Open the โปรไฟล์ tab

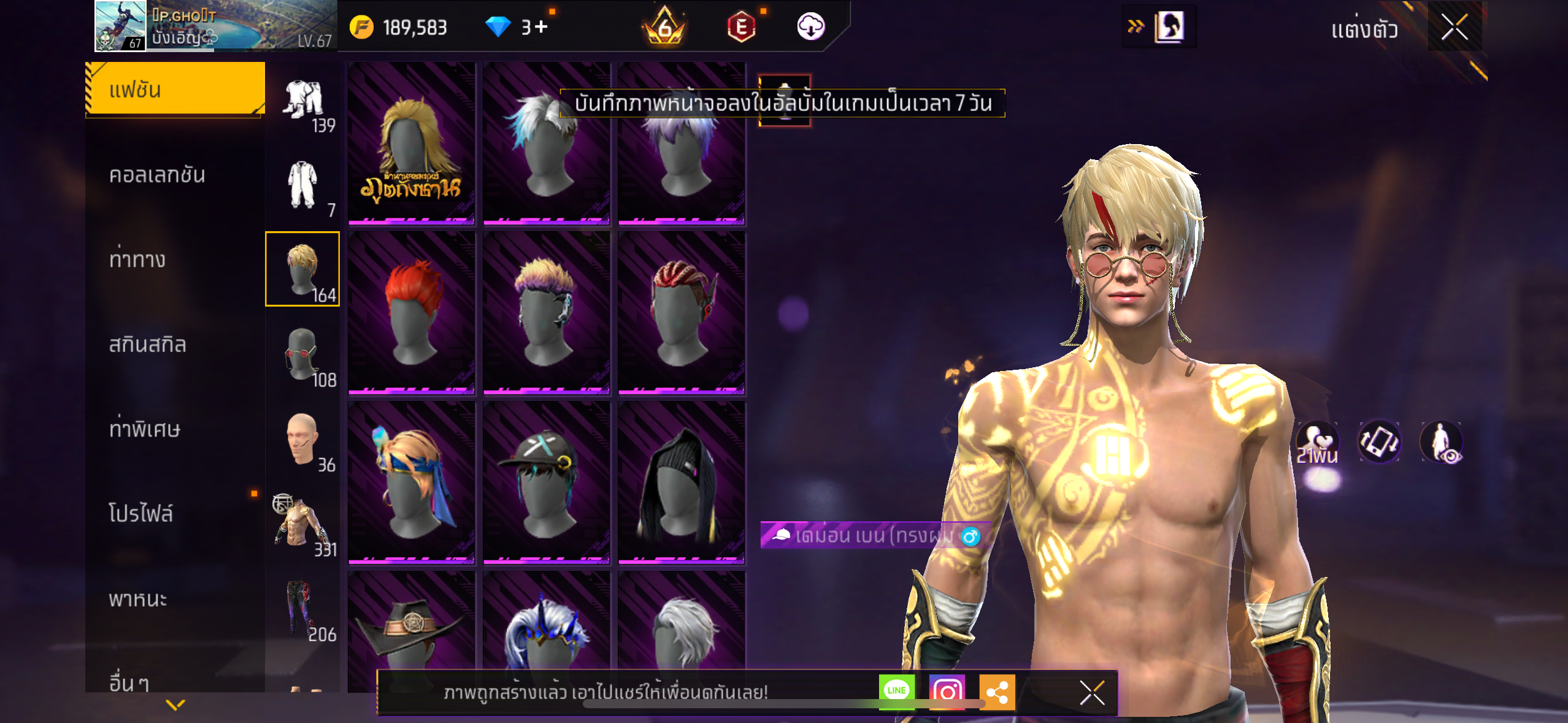pos(141,513)
